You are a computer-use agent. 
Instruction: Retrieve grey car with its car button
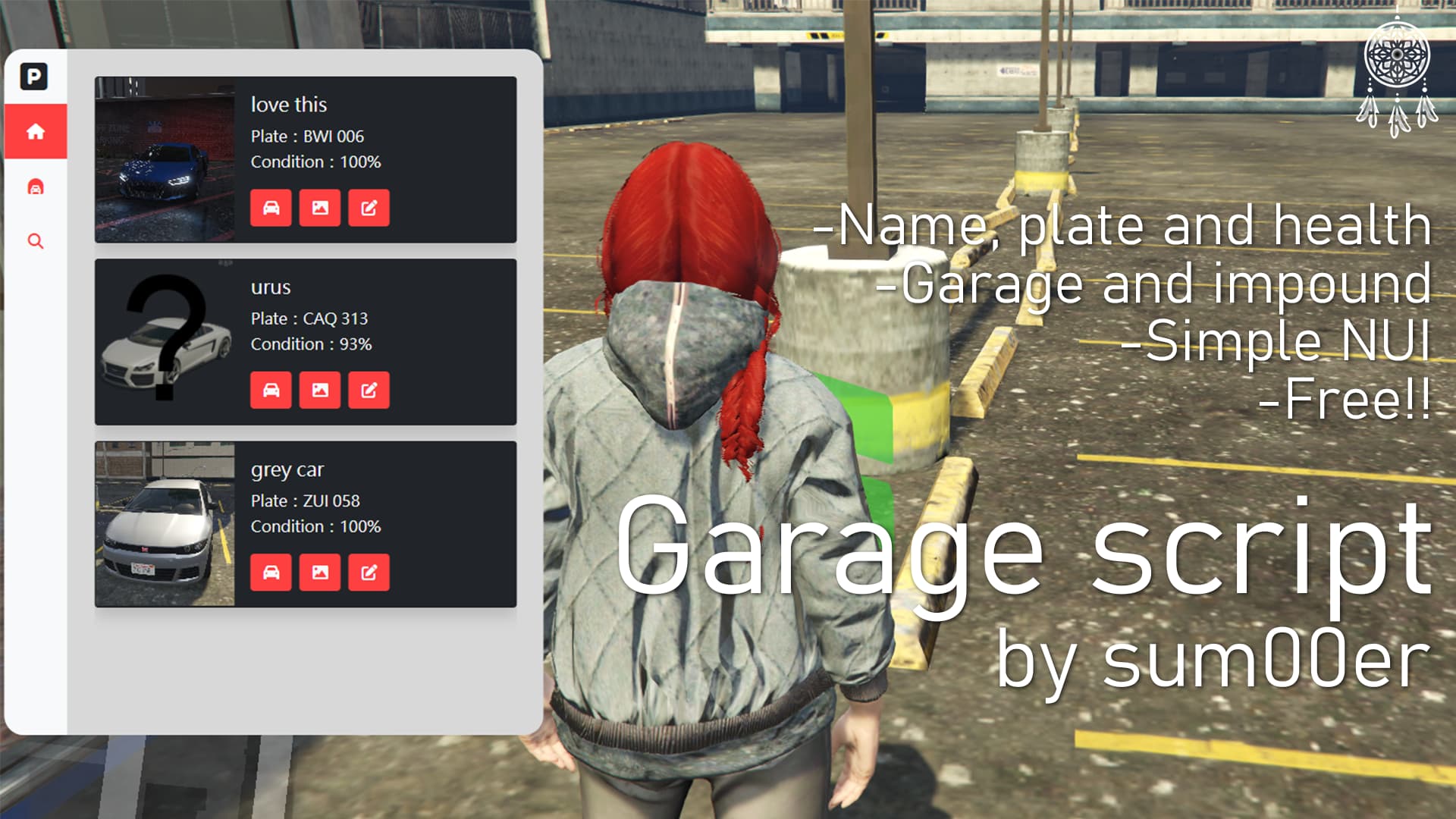(271, 573)
